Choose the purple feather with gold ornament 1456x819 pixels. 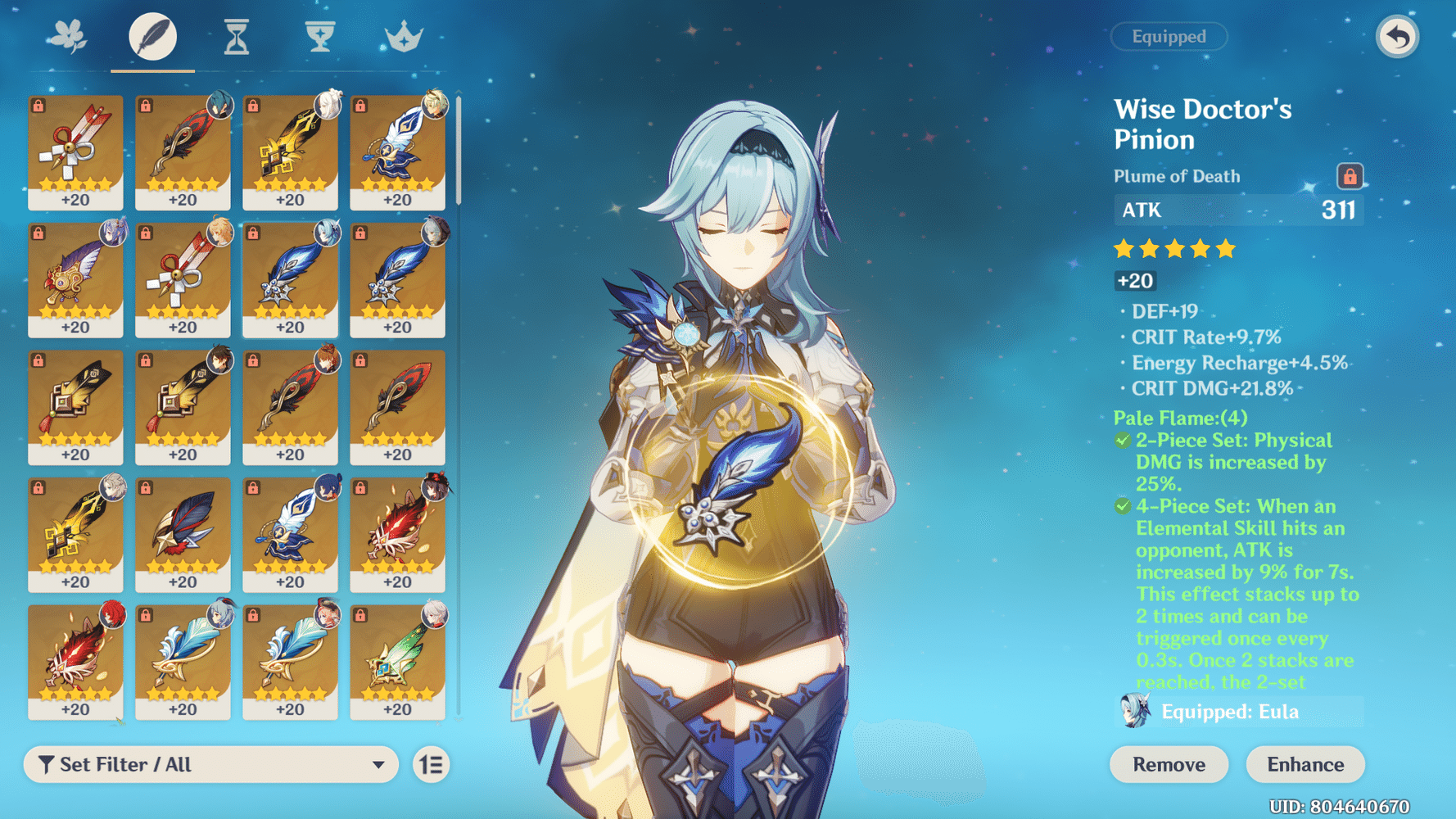(75, 278)
